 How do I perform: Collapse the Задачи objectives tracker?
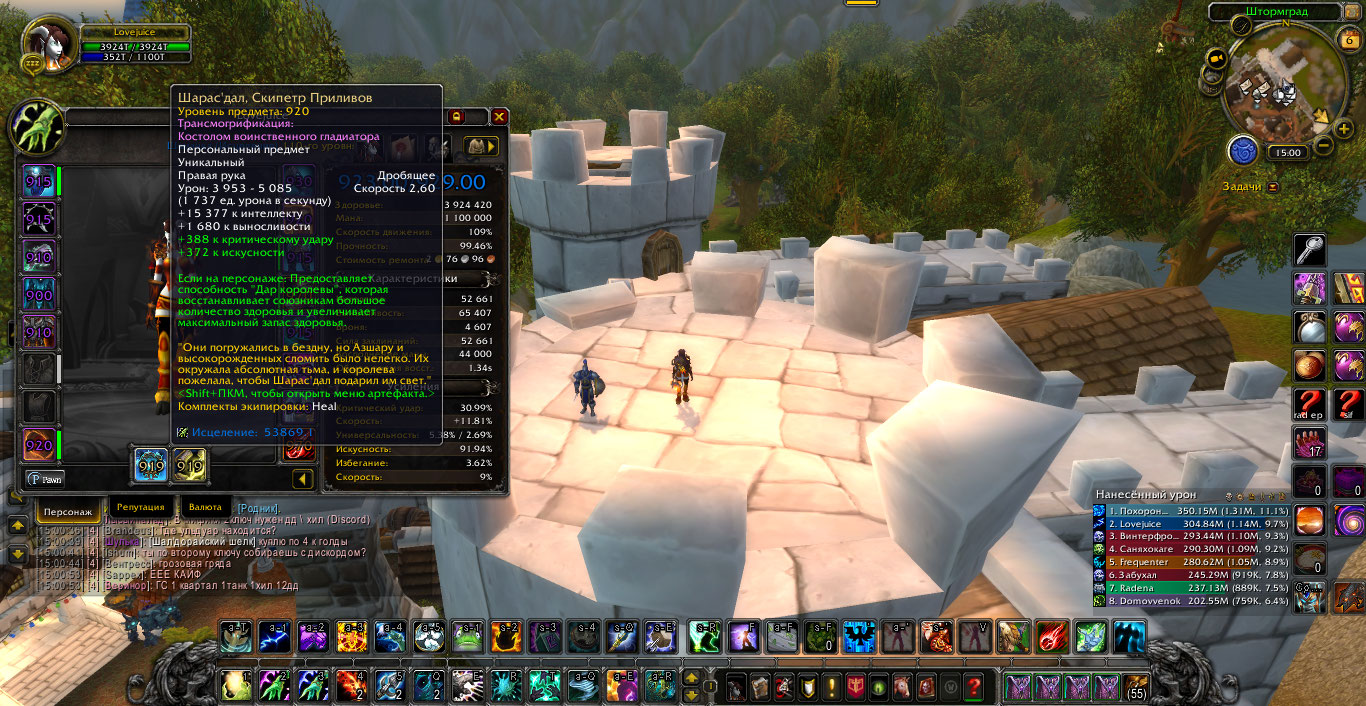coord(1273,187)
